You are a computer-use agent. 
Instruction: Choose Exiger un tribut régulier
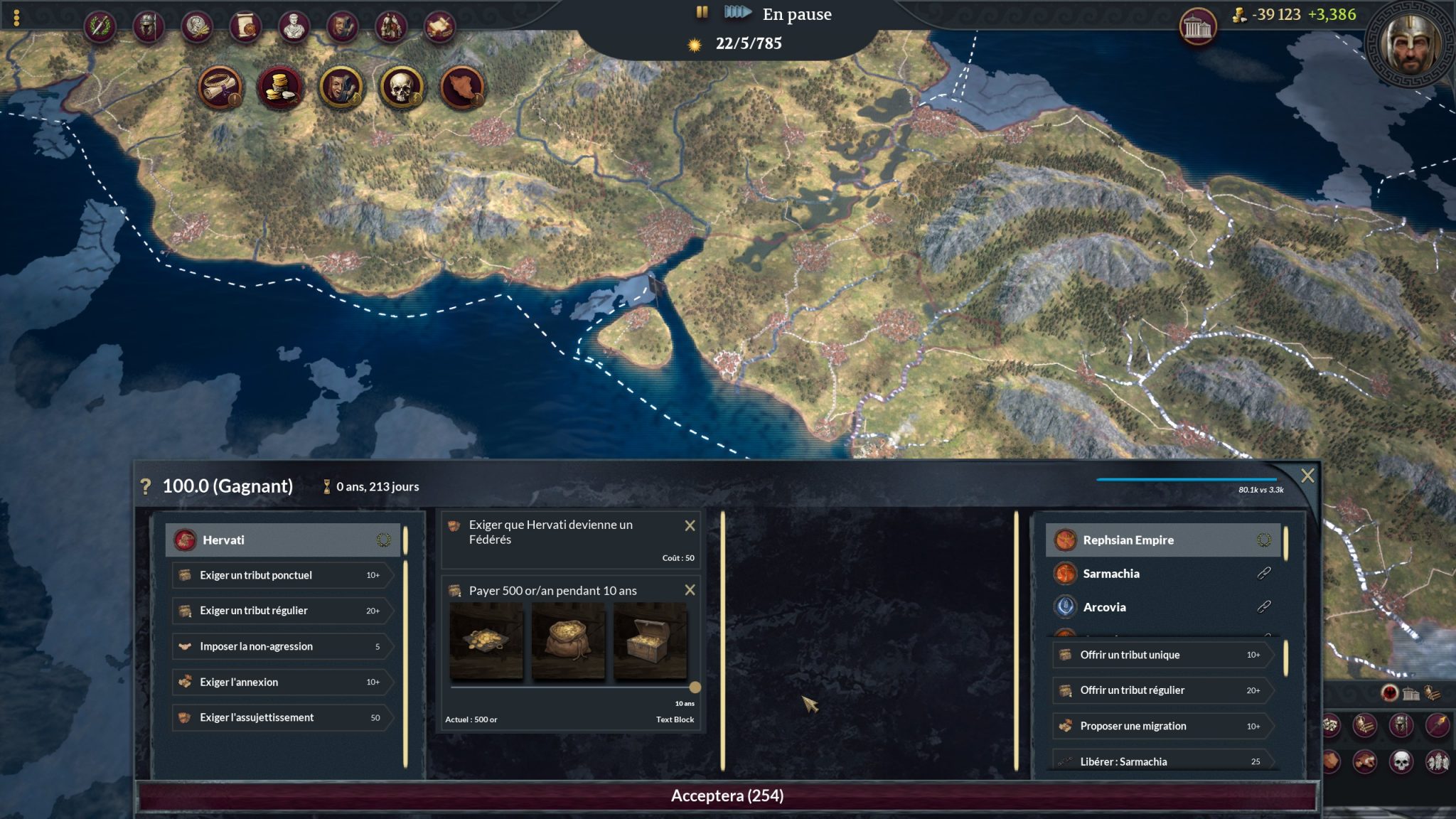[x=282, y=611]
